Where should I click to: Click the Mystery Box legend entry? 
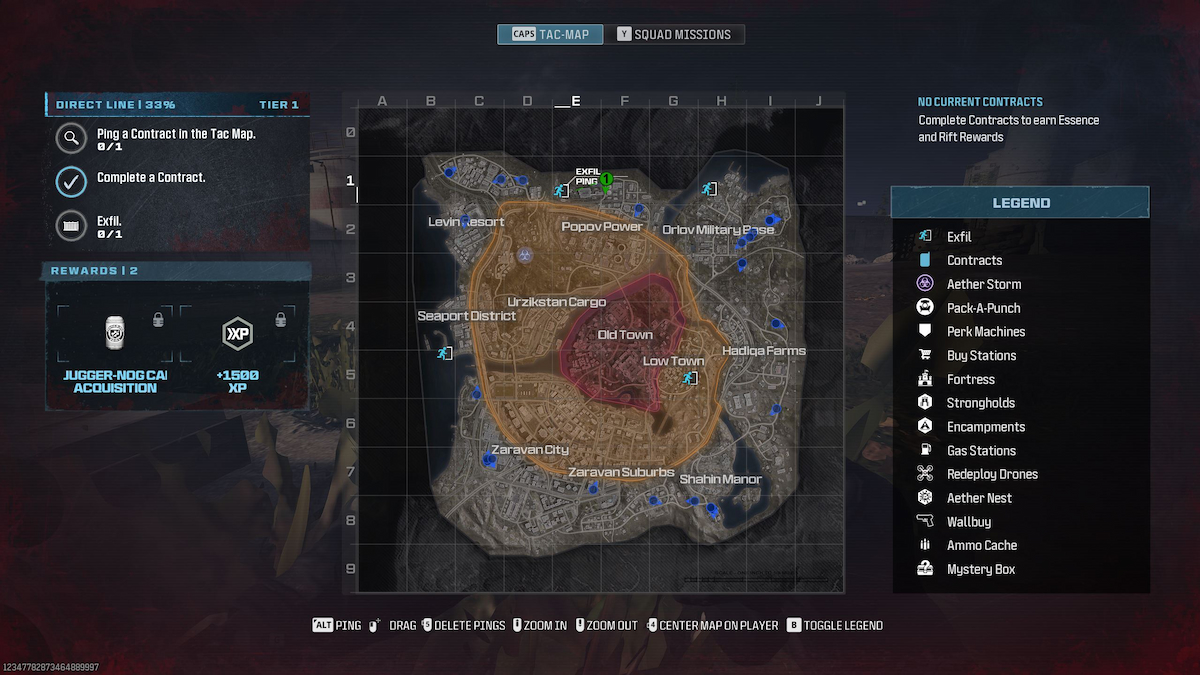980,569
